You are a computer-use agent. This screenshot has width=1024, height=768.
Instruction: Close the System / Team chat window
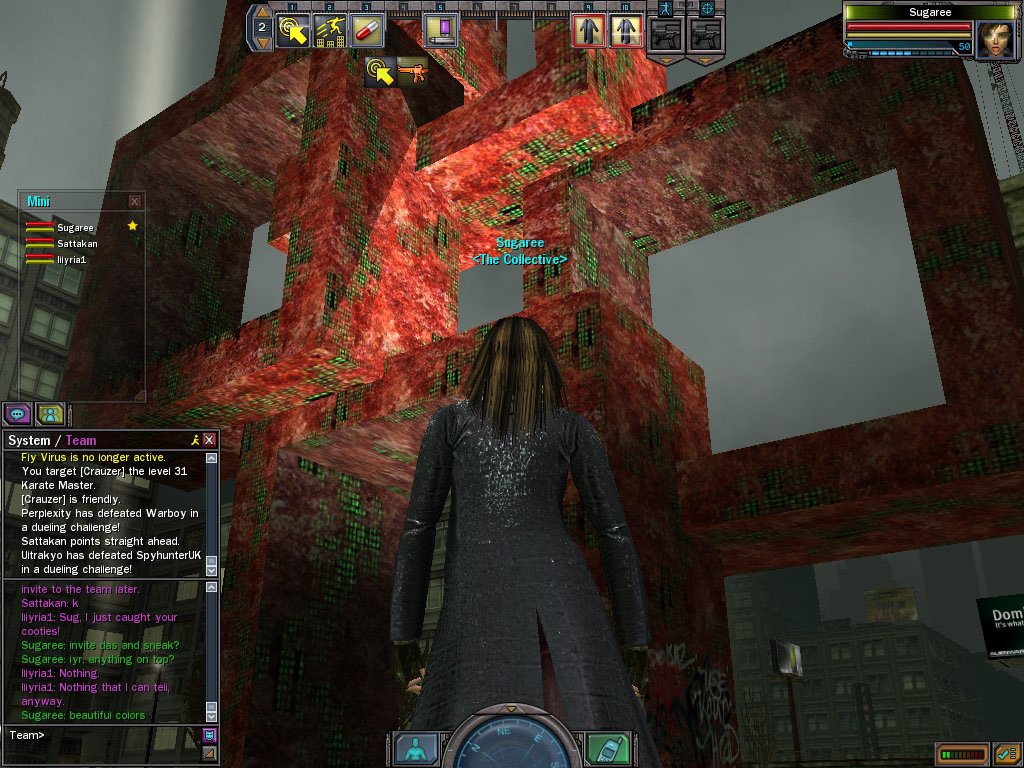pyautogui.click(x=209, y=440)
